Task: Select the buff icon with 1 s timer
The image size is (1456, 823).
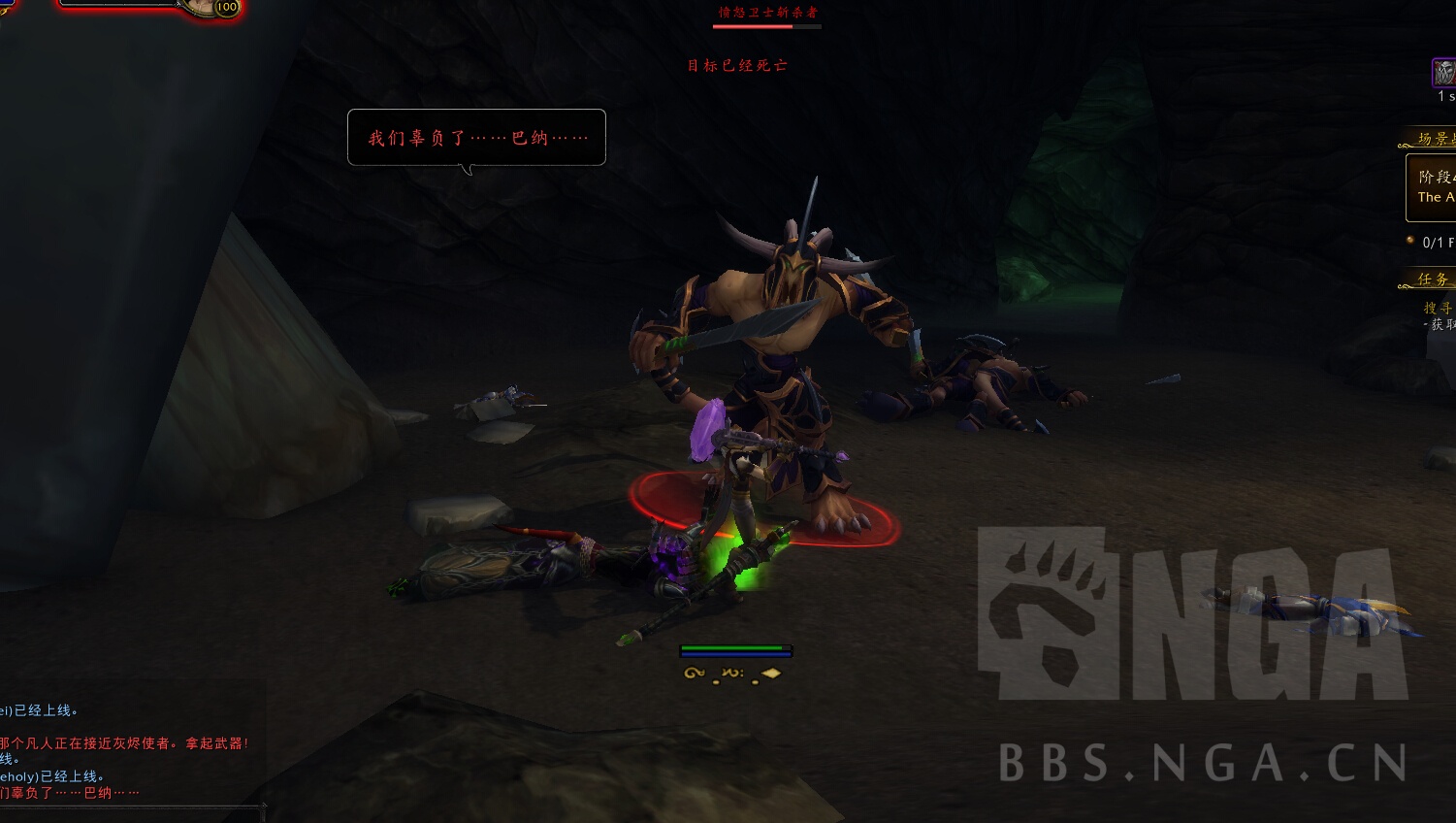Action: coord(1443,73)
